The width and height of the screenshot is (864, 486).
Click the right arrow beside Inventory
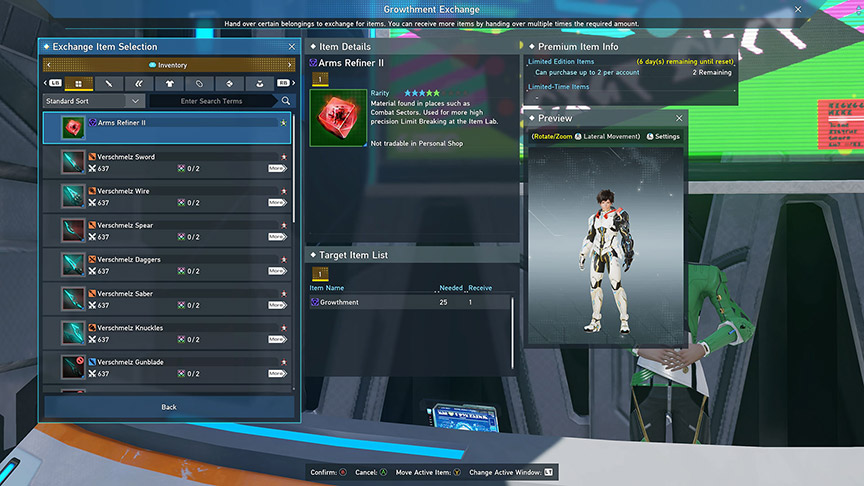coord(290,65)
